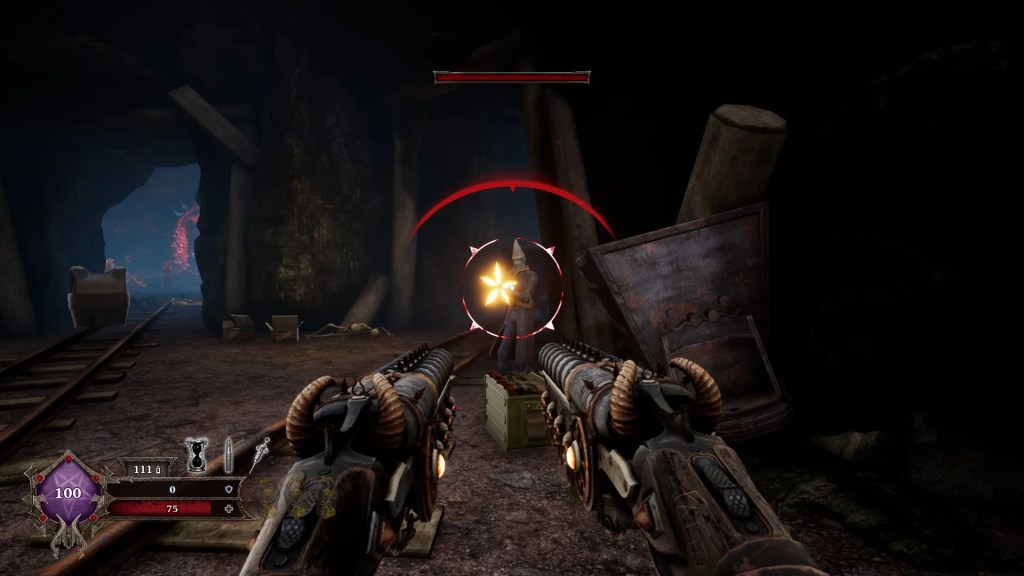Click the purple pentagram gem emblem

coord(68,493)
